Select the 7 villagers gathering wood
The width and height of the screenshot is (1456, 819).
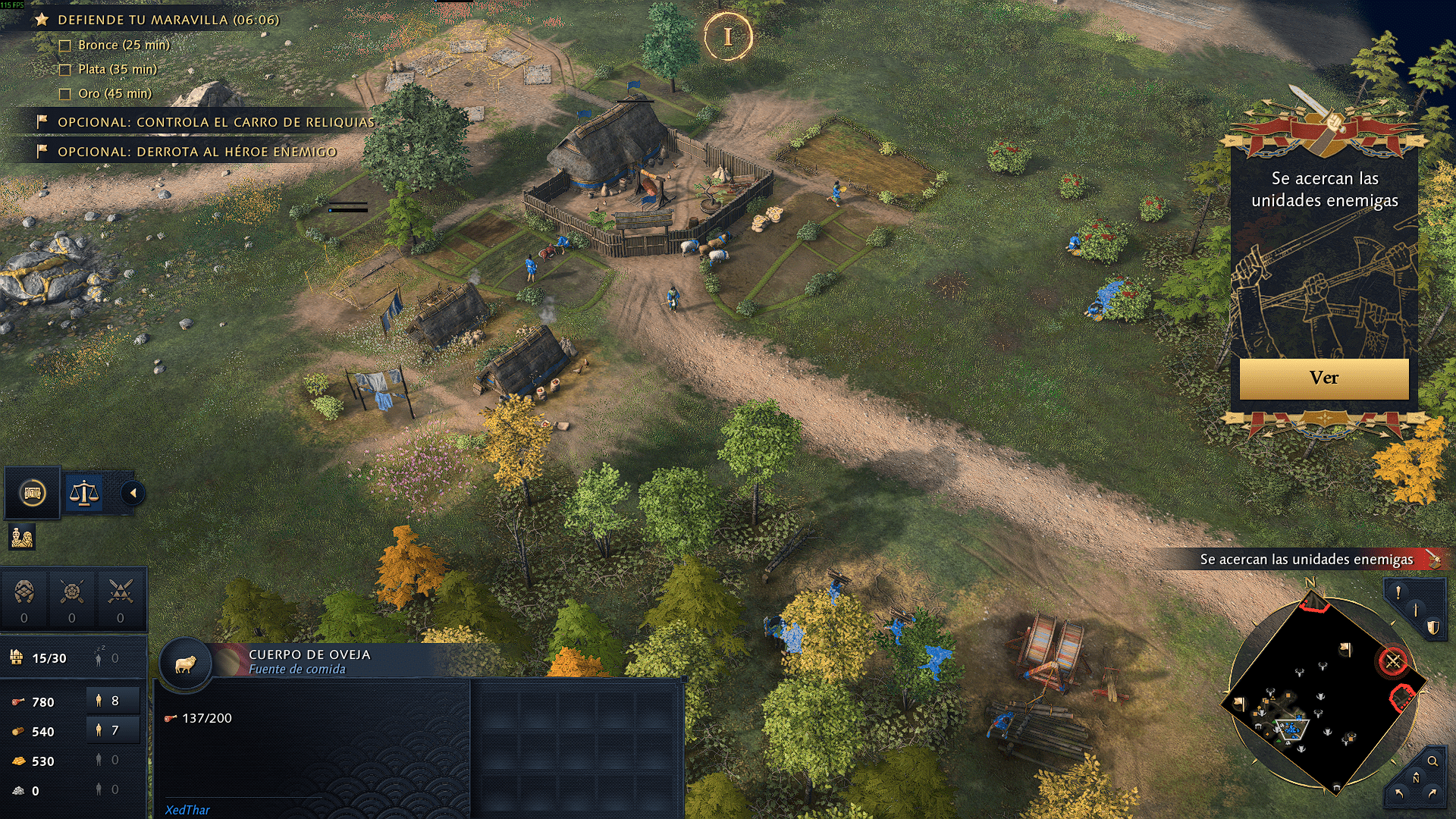112,731
